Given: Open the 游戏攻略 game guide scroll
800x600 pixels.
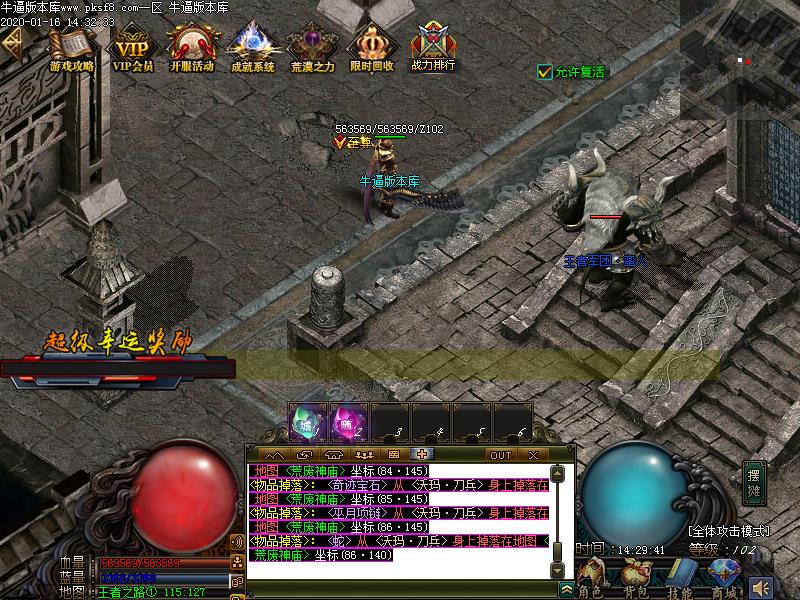Looking at the screenshot, I should point(71,48).
